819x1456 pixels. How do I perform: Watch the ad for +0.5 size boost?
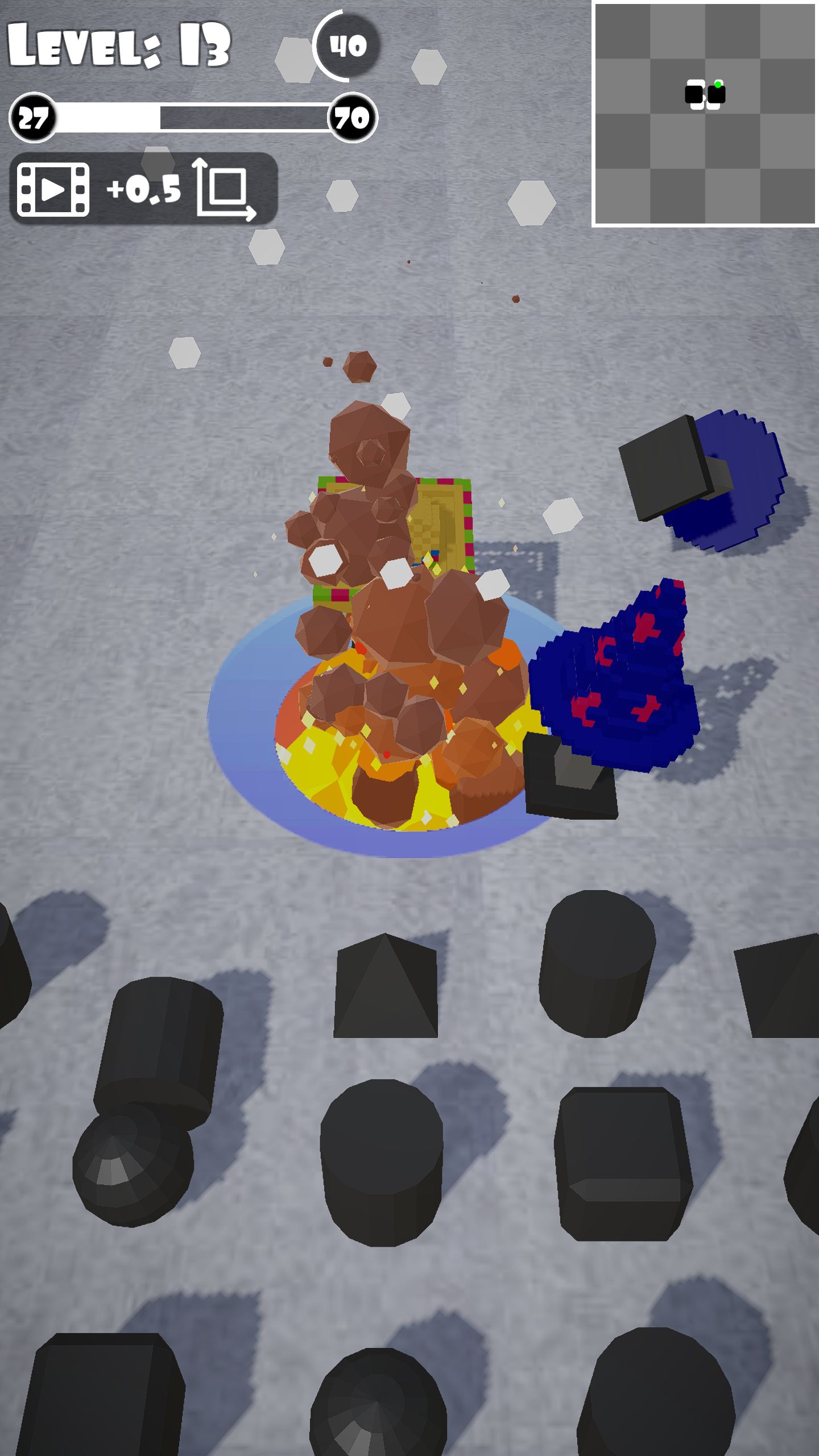coord(143,189)
